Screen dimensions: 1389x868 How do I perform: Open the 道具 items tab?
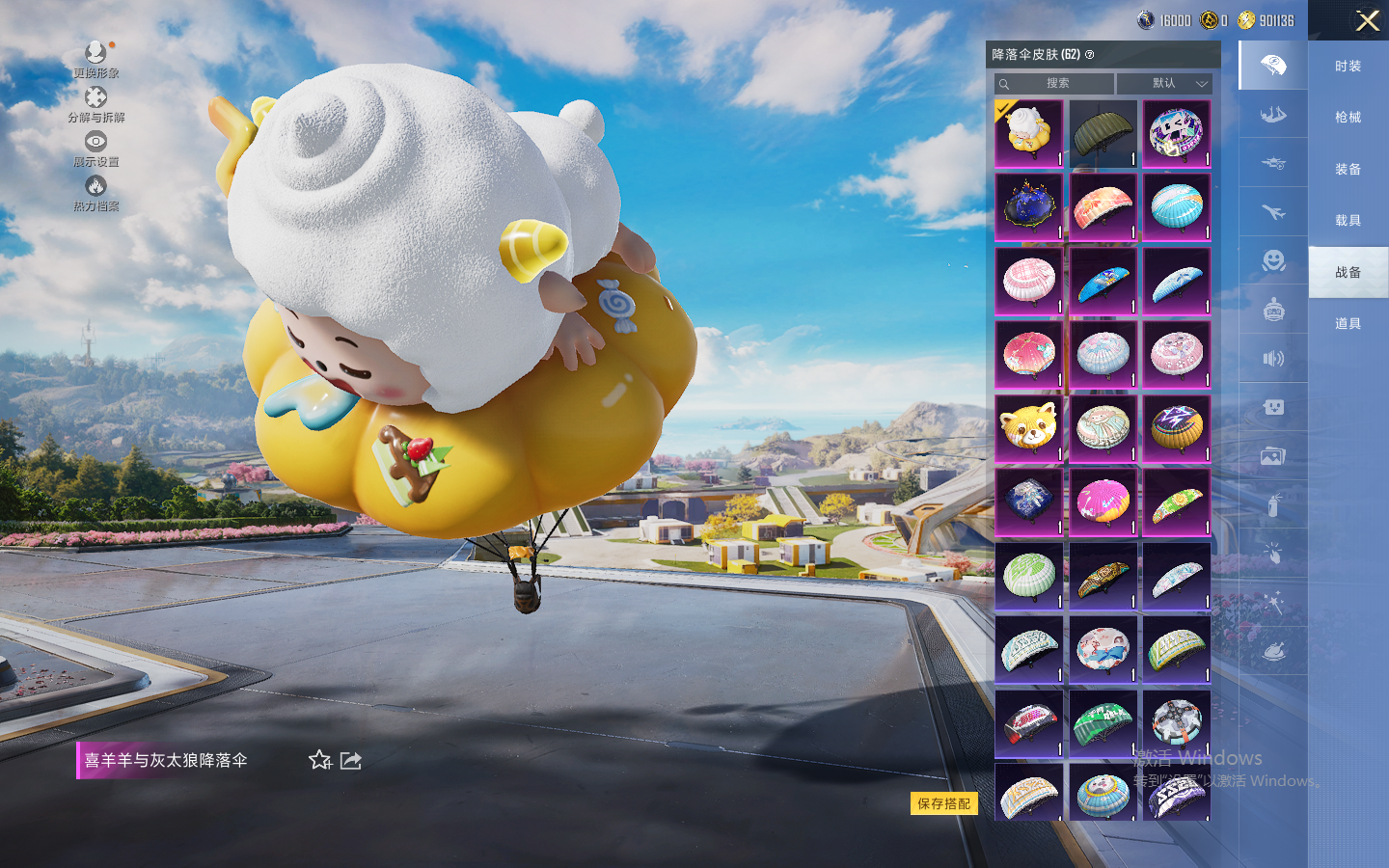[x=1348, y=324]
